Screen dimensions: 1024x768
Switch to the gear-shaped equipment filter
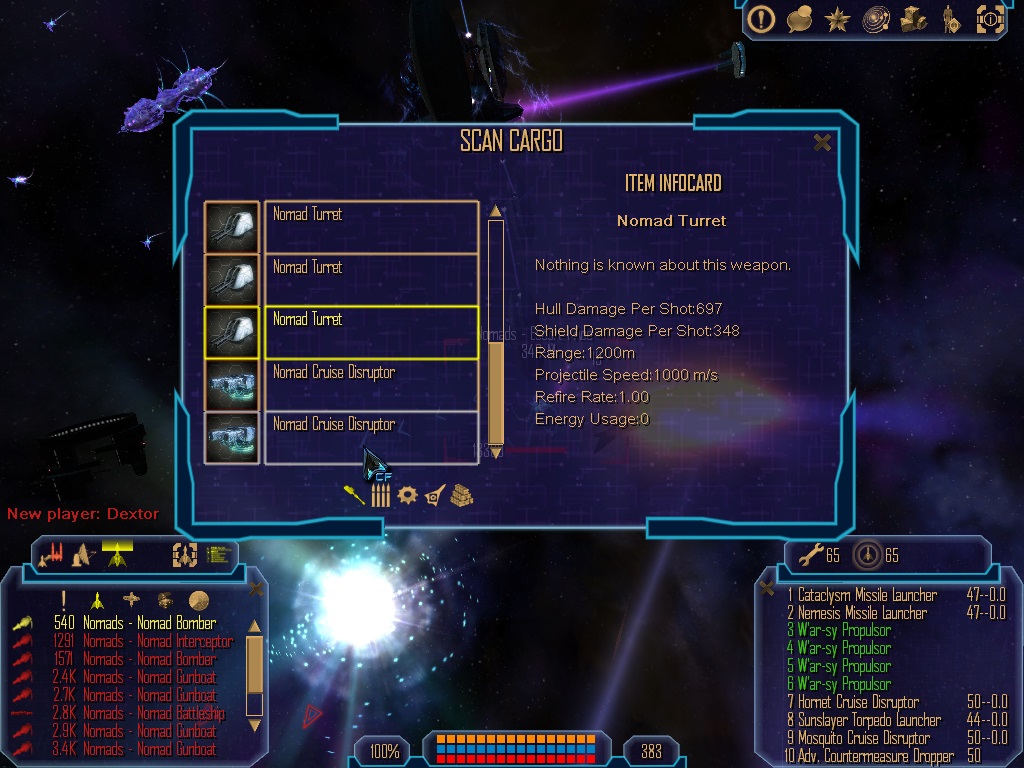pyautogui.click(x=407, y=495)
